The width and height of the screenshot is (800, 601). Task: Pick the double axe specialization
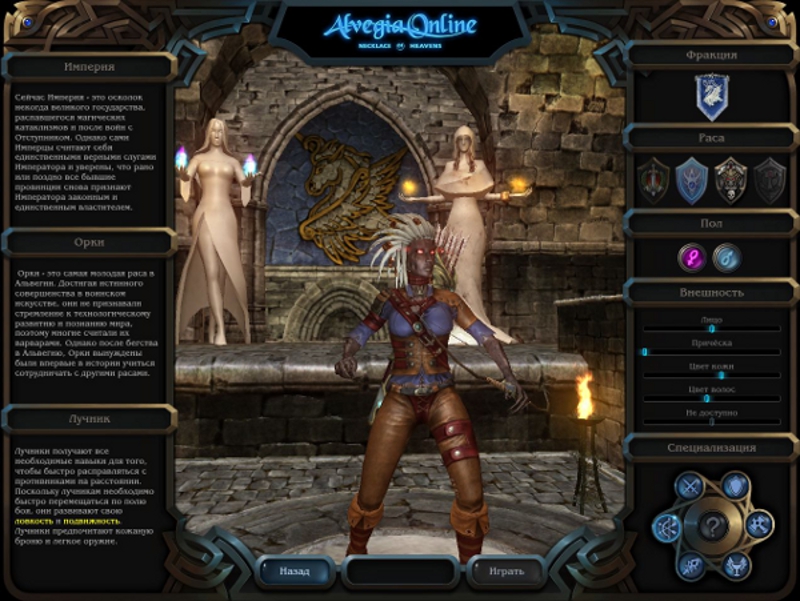pyautogui.click(x=759, y=523)
